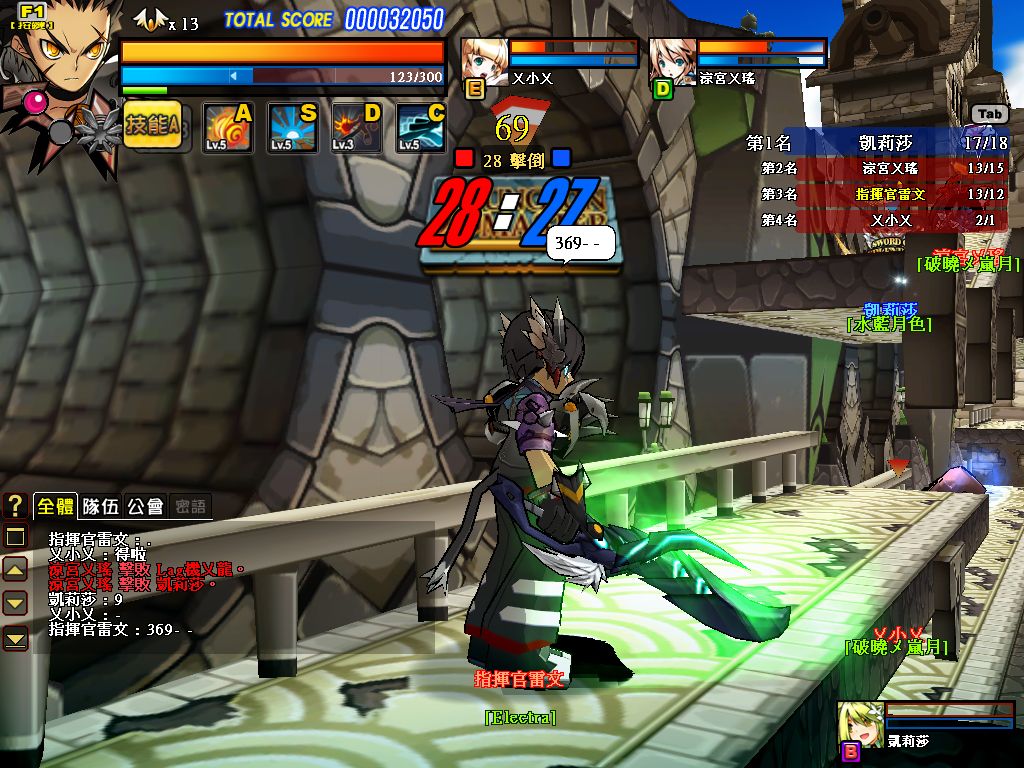Select the 公會 guild chat tab
This screenshot has width=1024, height=768.
coord(145,506)
